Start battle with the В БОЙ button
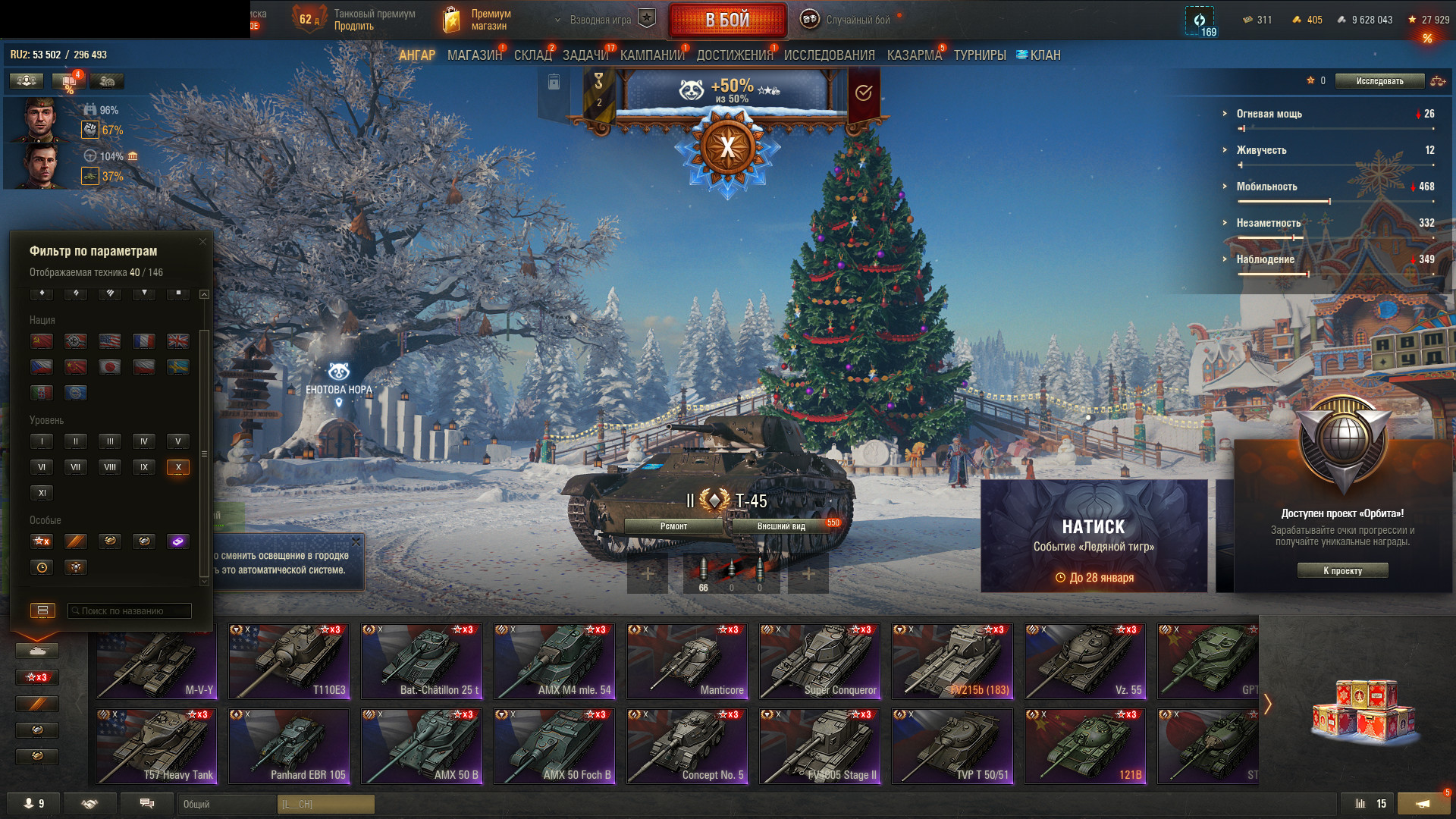Viewport: 1456px width, 819px height. (x=727, y=20)
